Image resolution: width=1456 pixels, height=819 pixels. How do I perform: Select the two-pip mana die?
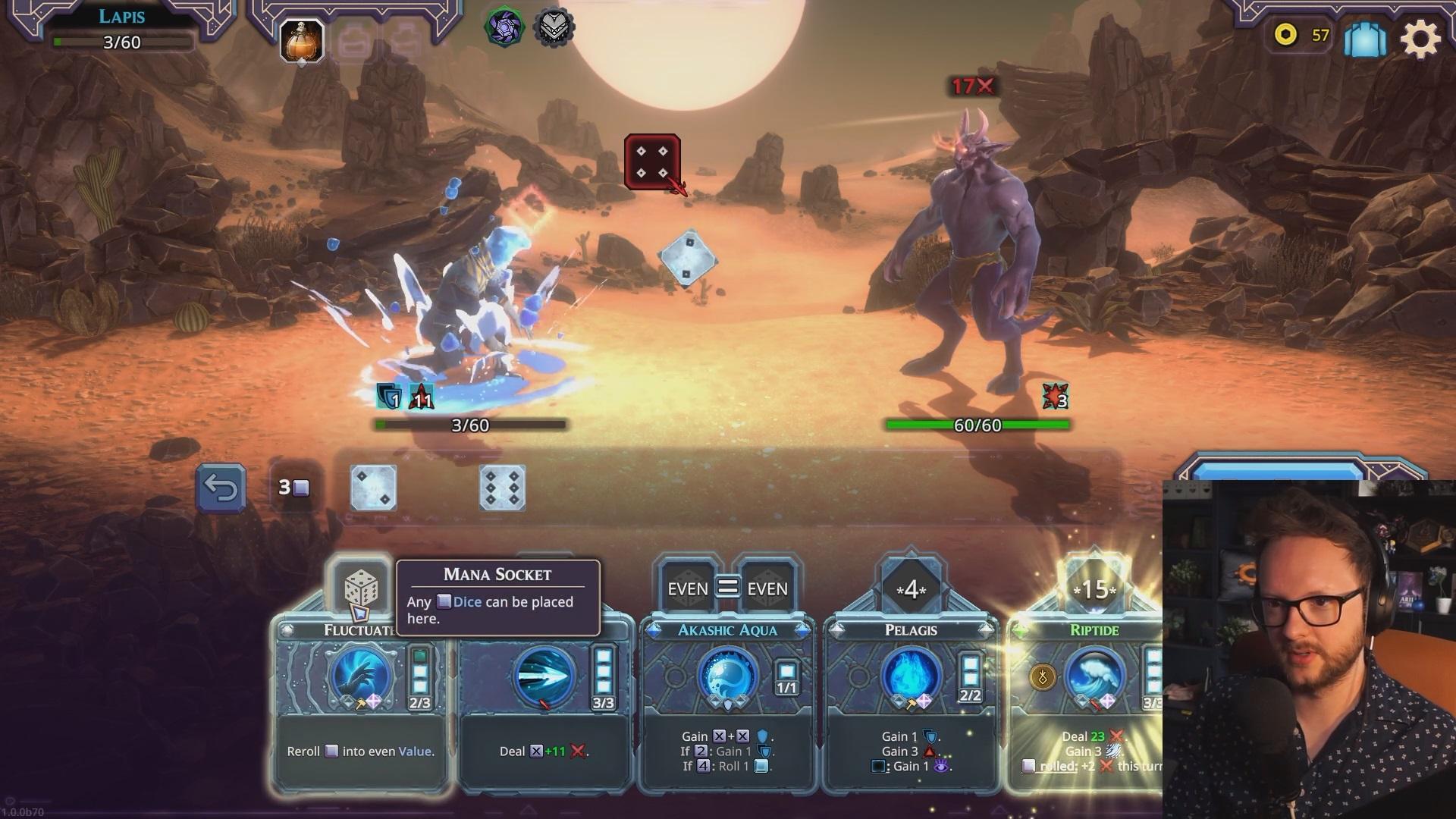tap(373, 488)
